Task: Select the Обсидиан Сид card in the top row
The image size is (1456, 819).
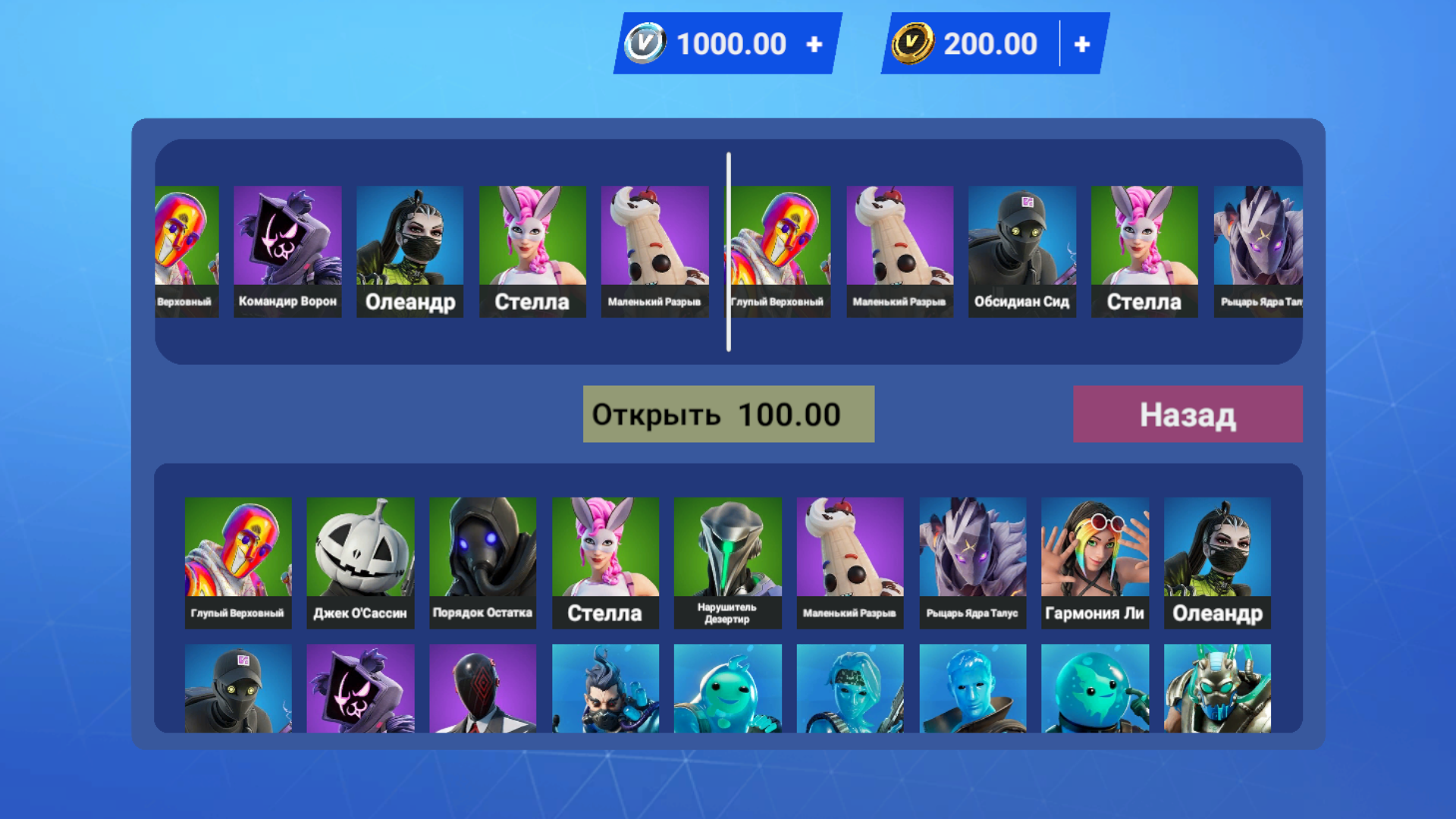Action: click(1021, 250)
